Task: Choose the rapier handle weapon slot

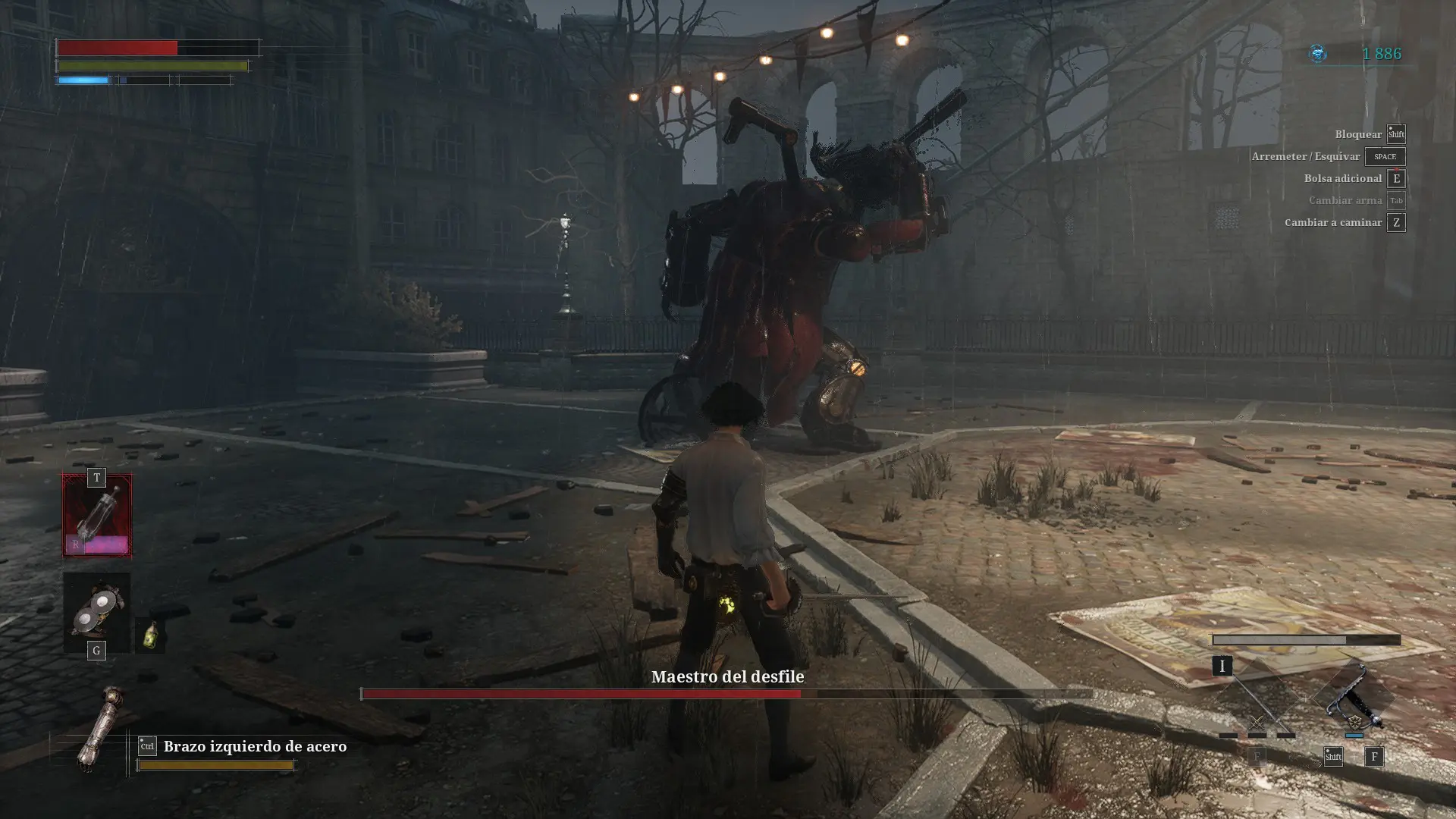Action: [1355, 699]
